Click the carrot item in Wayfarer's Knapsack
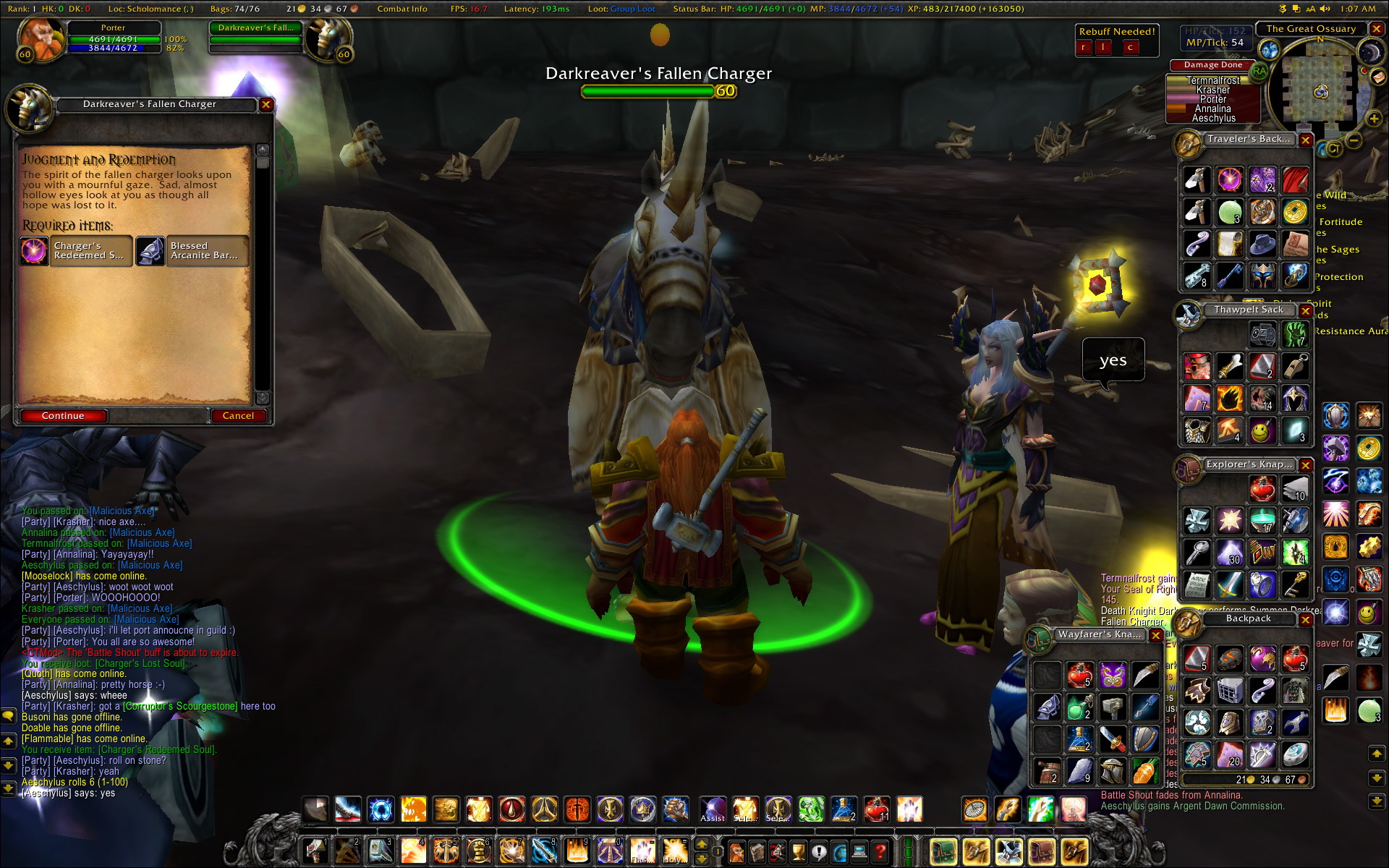Screen dimensions: 1389x868 [x=1146, y=772]
